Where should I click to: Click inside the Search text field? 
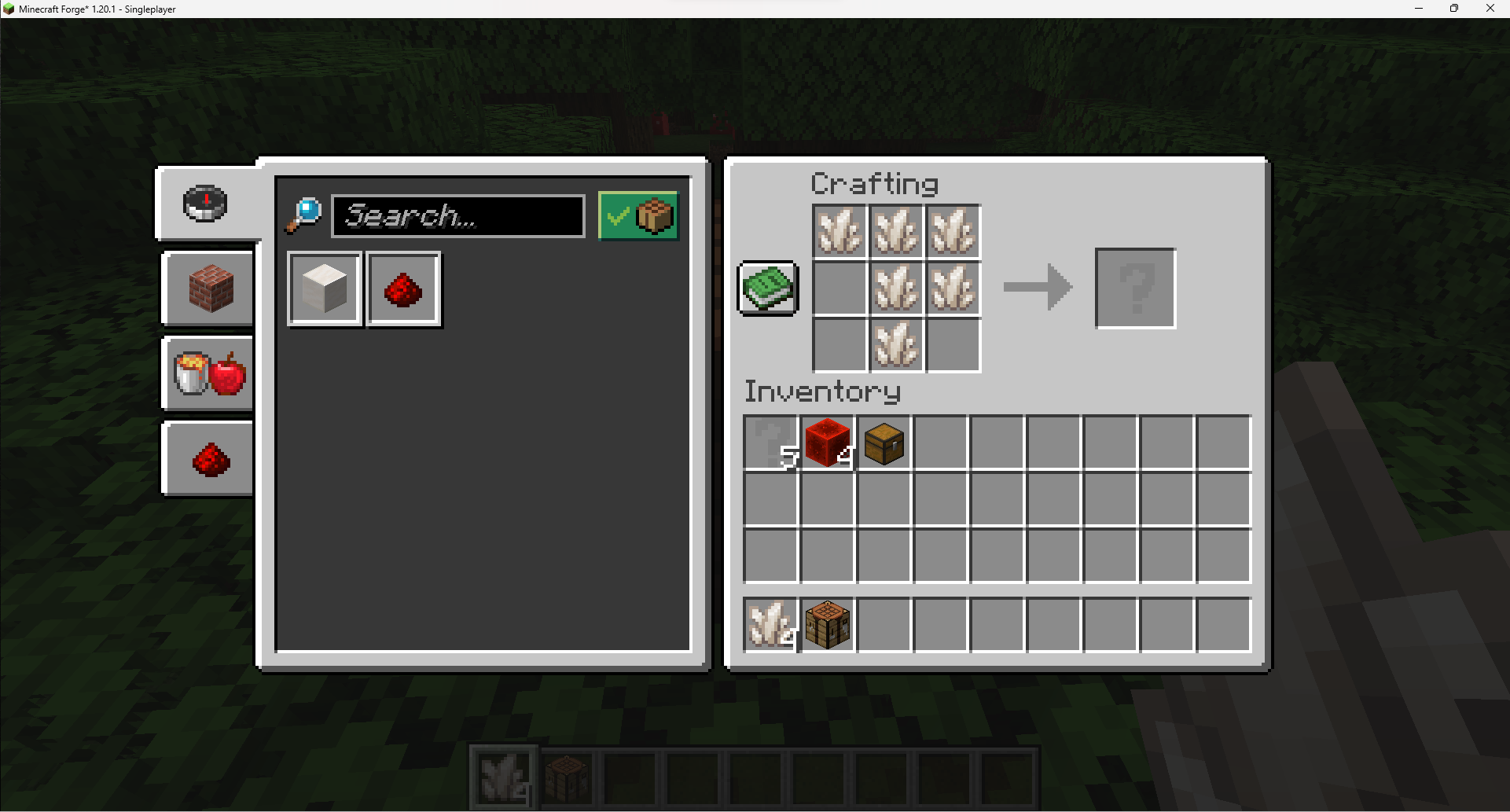coord(458,215)
